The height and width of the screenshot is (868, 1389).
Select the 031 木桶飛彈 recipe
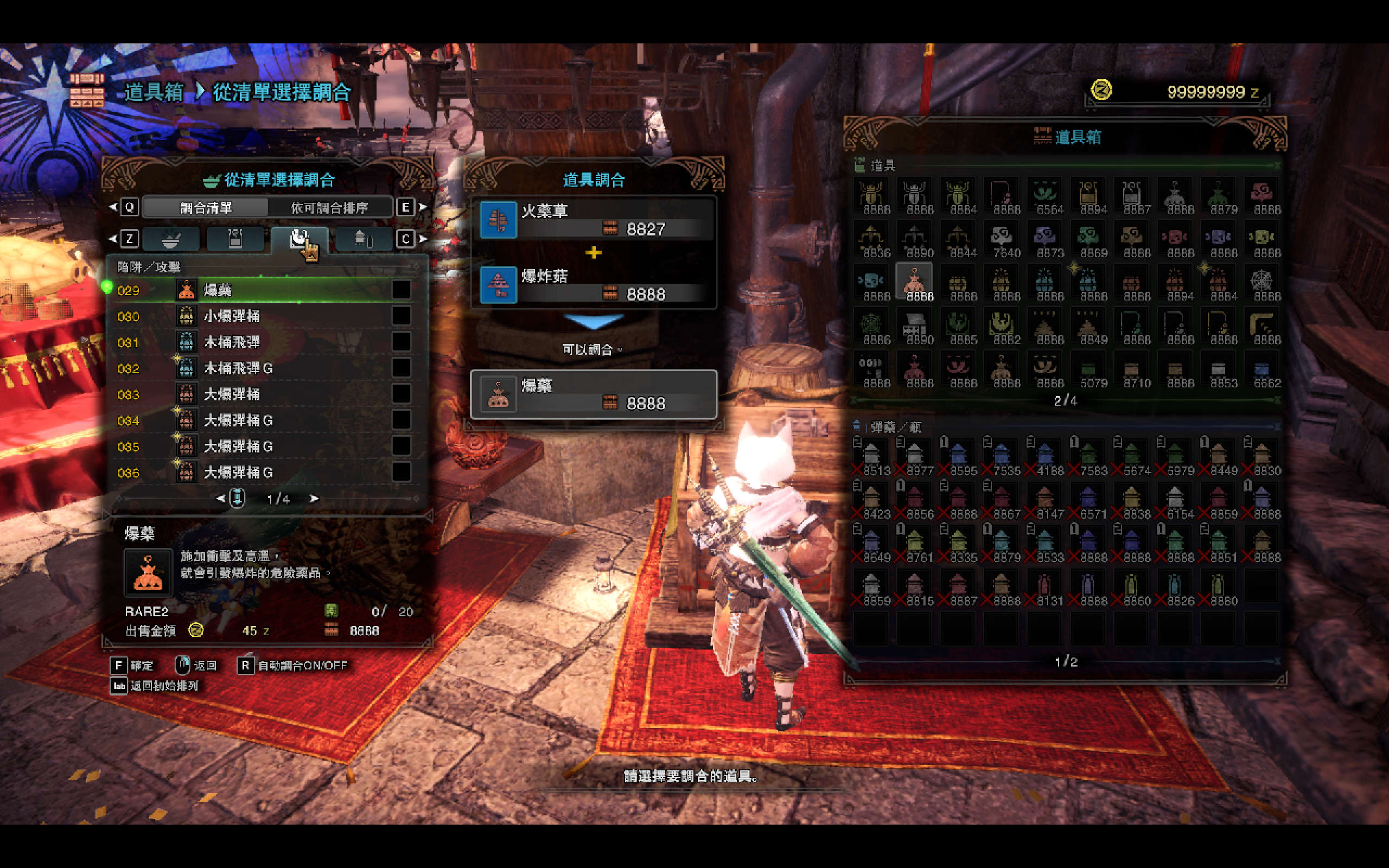pos(258,343)
